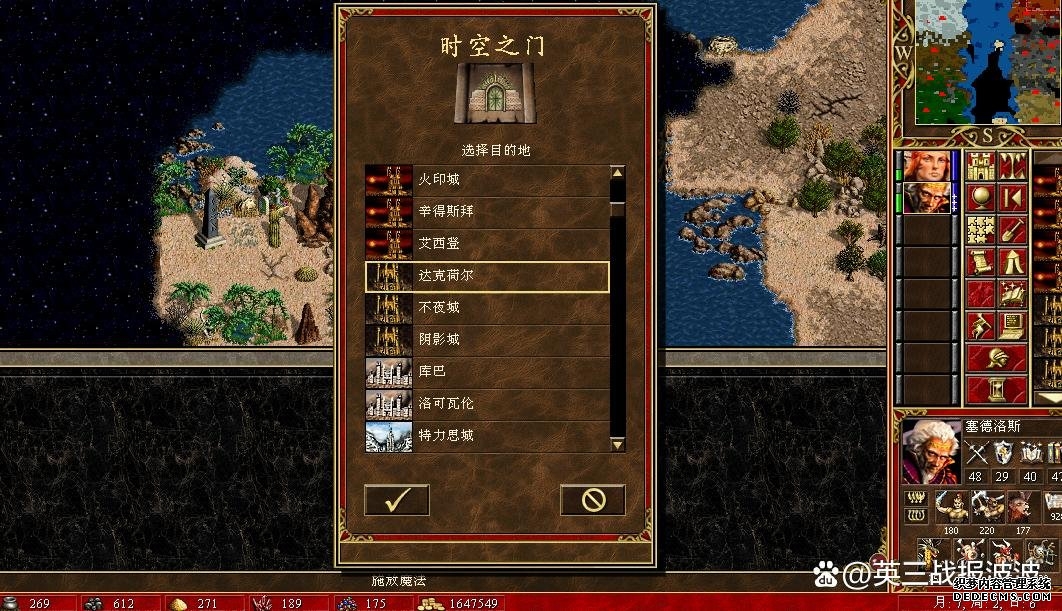Cancel the Town Portal dialog
This screenshot has width=1062, height=611.
tap(592, 500)
